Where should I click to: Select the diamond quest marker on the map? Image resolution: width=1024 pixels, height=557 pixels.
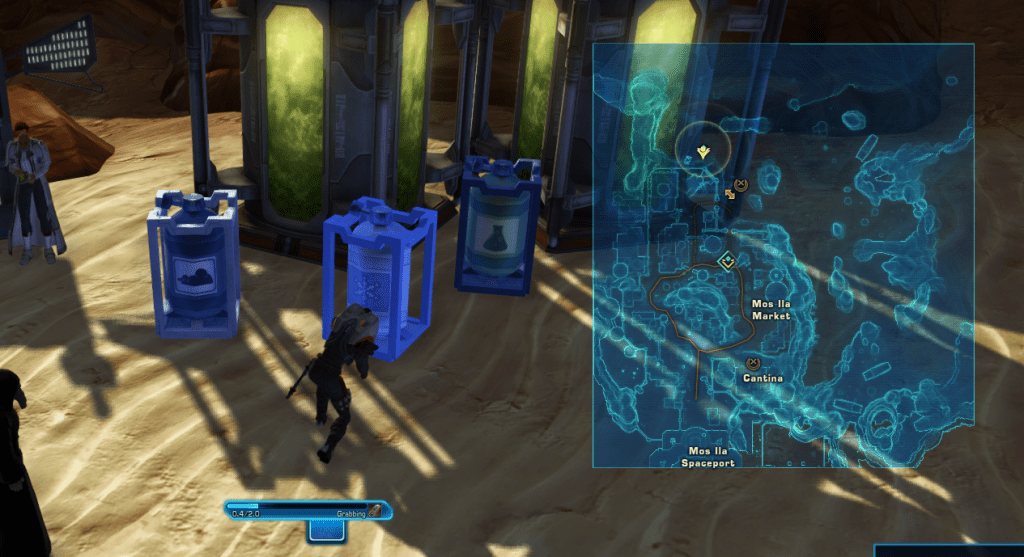(728, 261)
